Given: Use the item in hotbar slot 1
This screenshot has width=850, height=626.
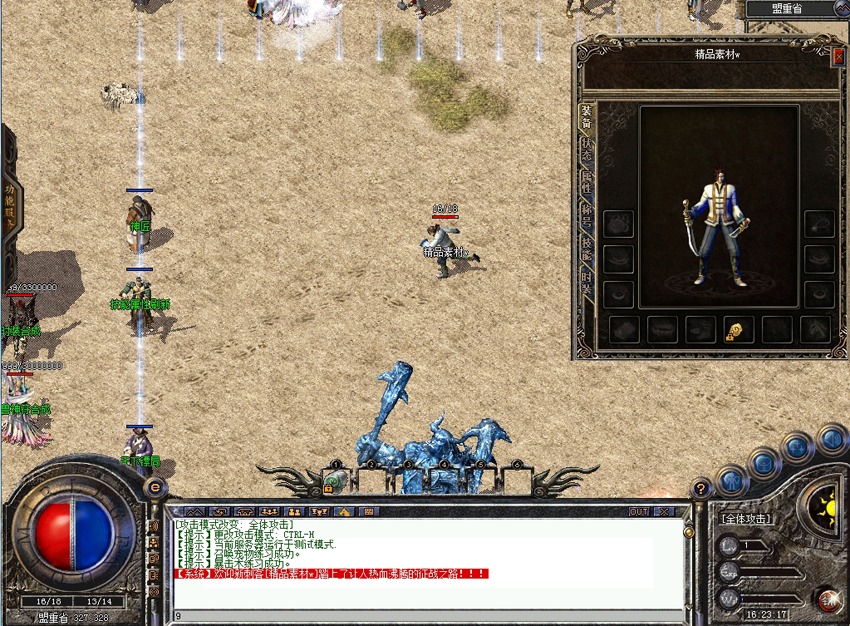Looking at the screenshot, I should [x=337, y=481].
